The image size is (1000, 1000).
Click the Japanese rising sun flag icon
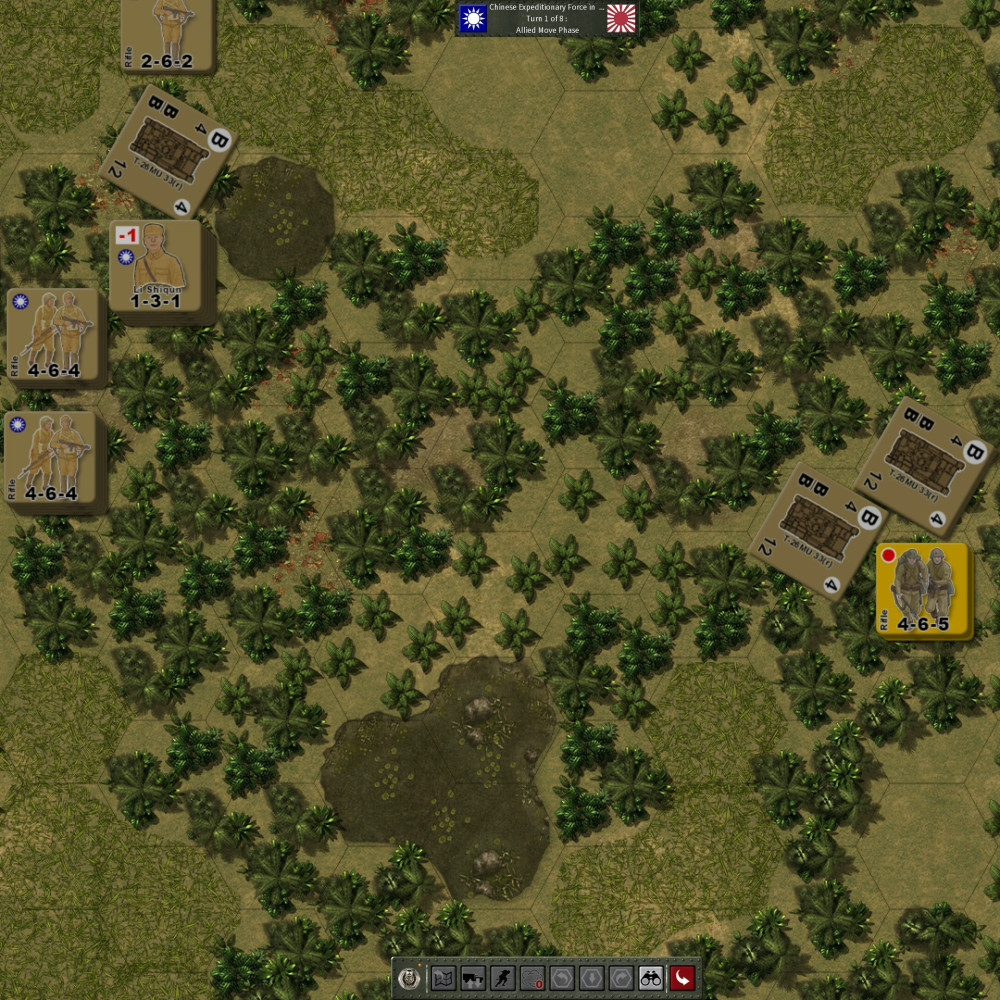coord(622,17)
